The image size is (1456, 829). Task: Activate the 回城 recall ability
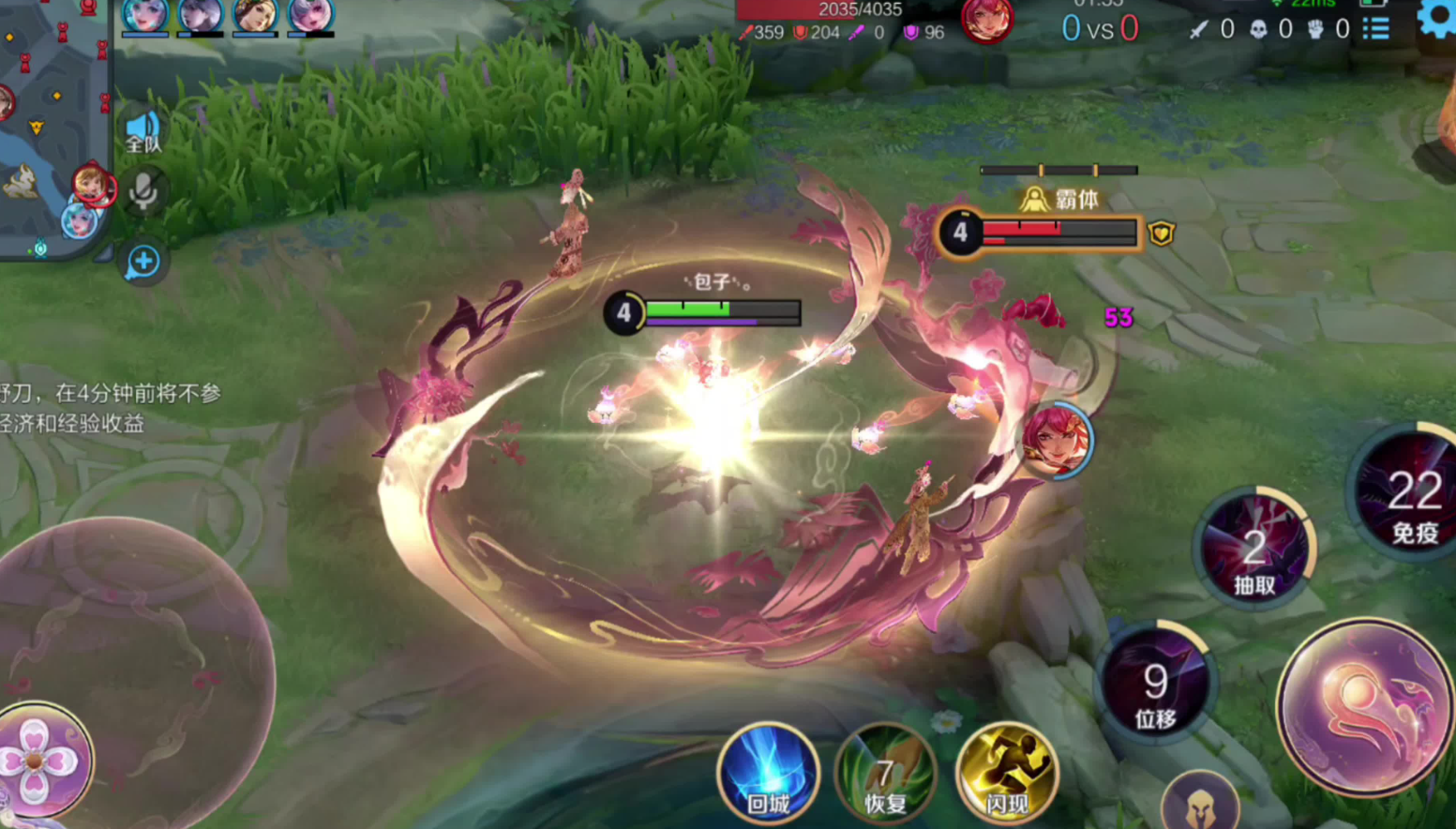point(768,775)
